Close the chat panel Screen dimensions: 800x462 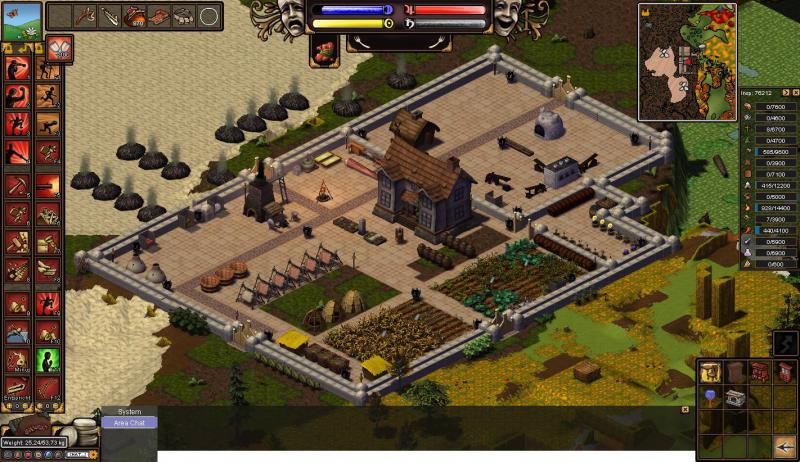click(x=685, y=409)
